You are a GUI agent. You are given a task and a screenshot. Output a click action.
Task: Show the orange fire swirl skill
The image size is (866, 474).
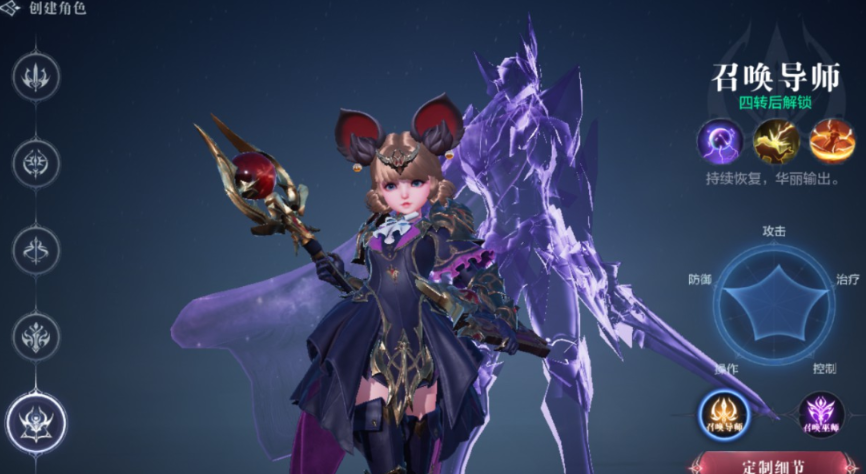832,141
